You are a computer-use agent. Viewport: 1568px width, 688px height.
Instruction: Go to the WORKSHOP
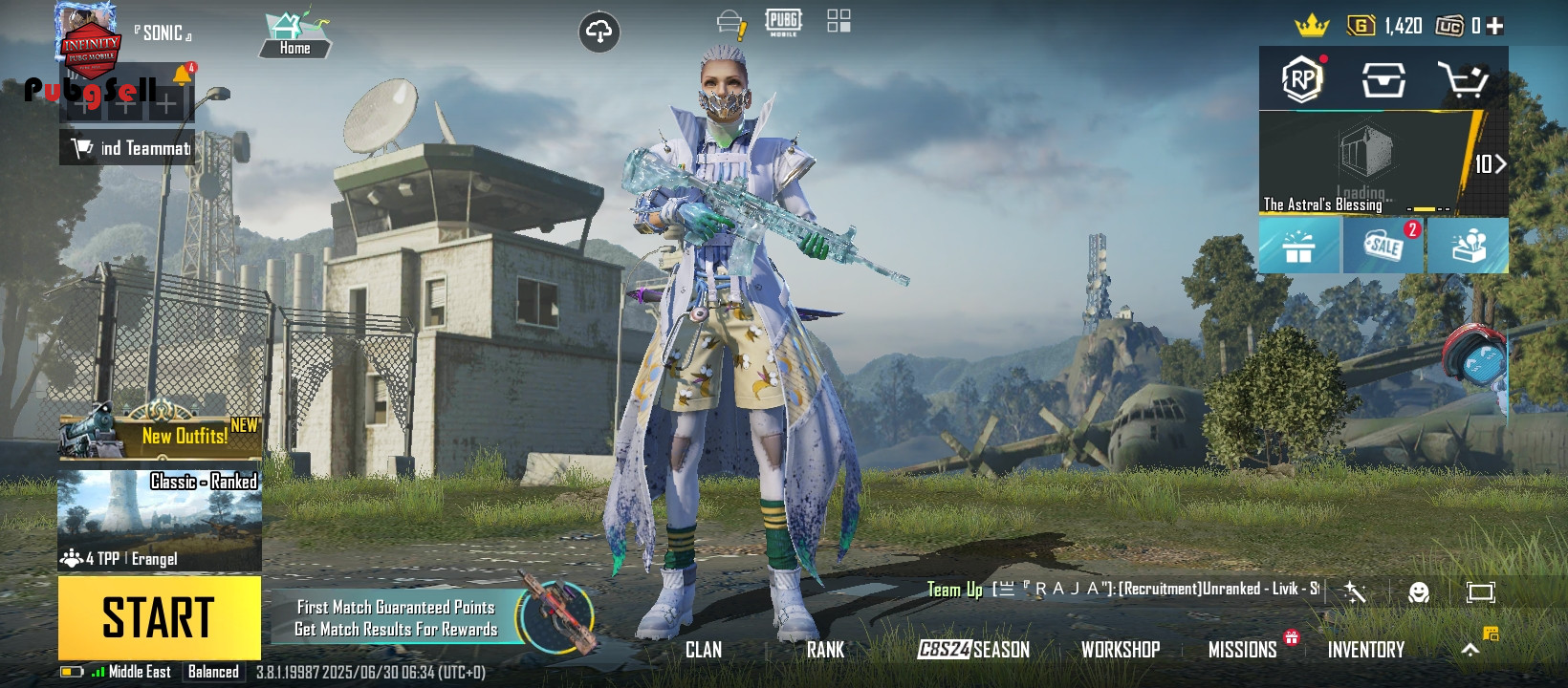pos(1120,650)
